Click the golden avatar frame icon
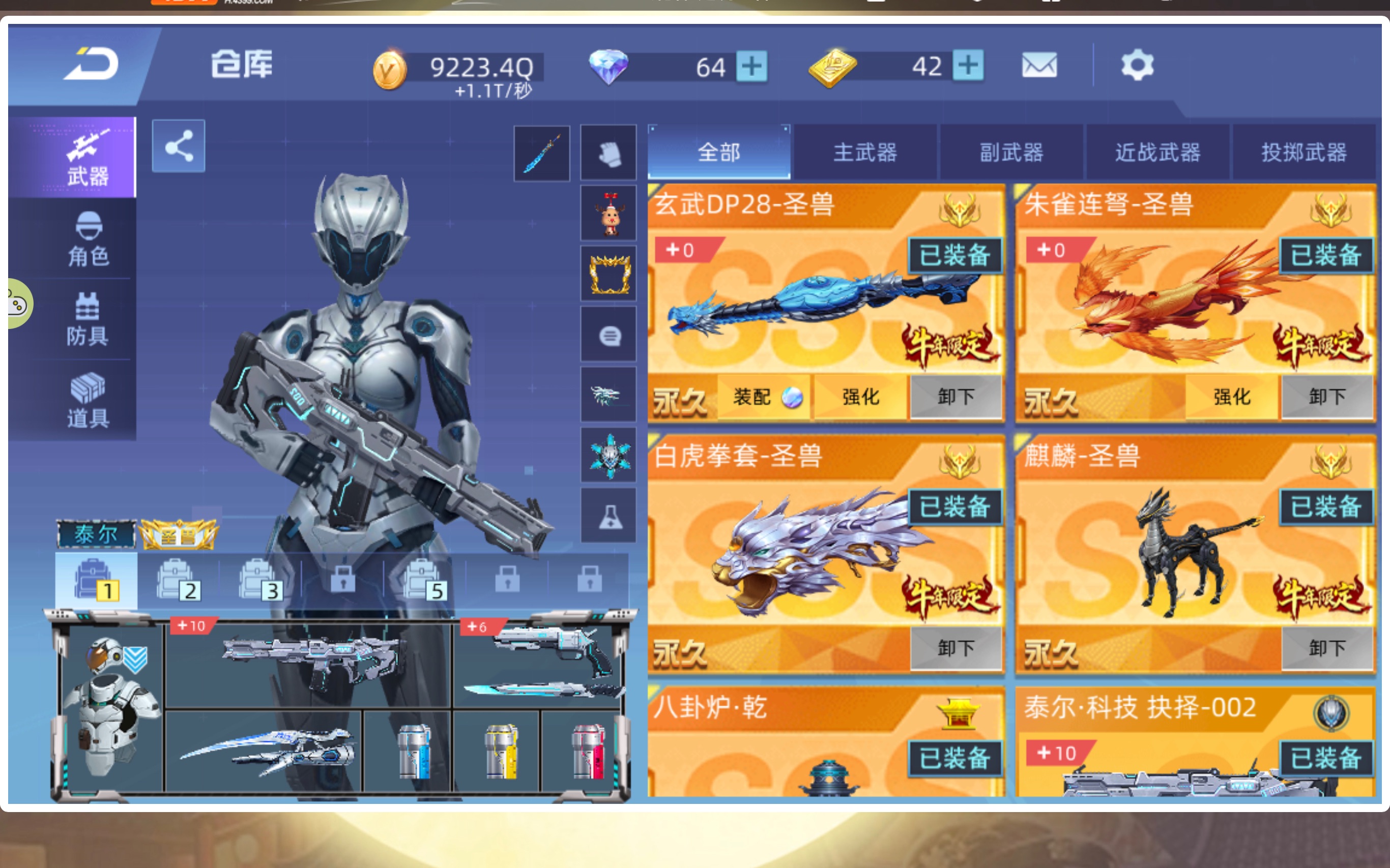 [x=609, y=275]
